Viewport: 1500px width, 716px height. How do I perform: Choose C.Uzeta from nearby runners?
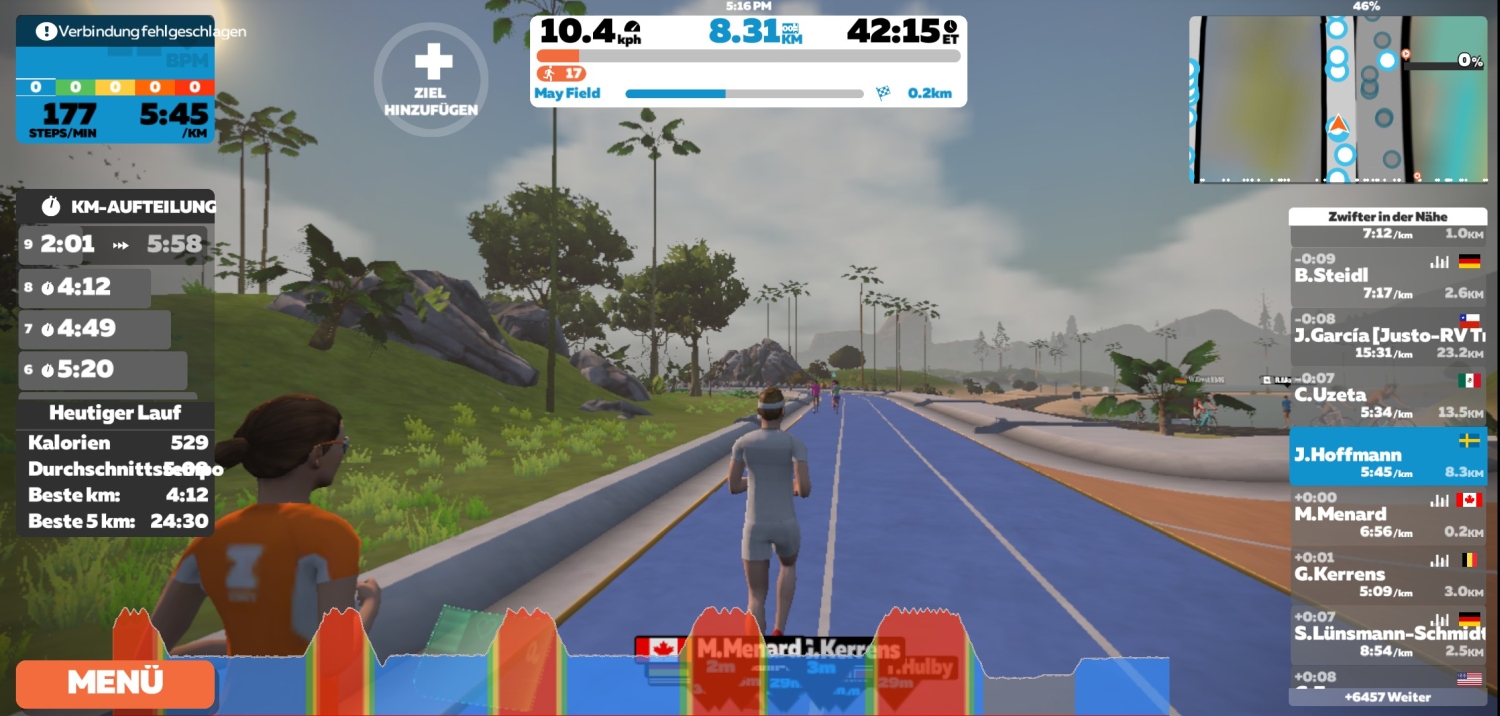pos(1387,395)
